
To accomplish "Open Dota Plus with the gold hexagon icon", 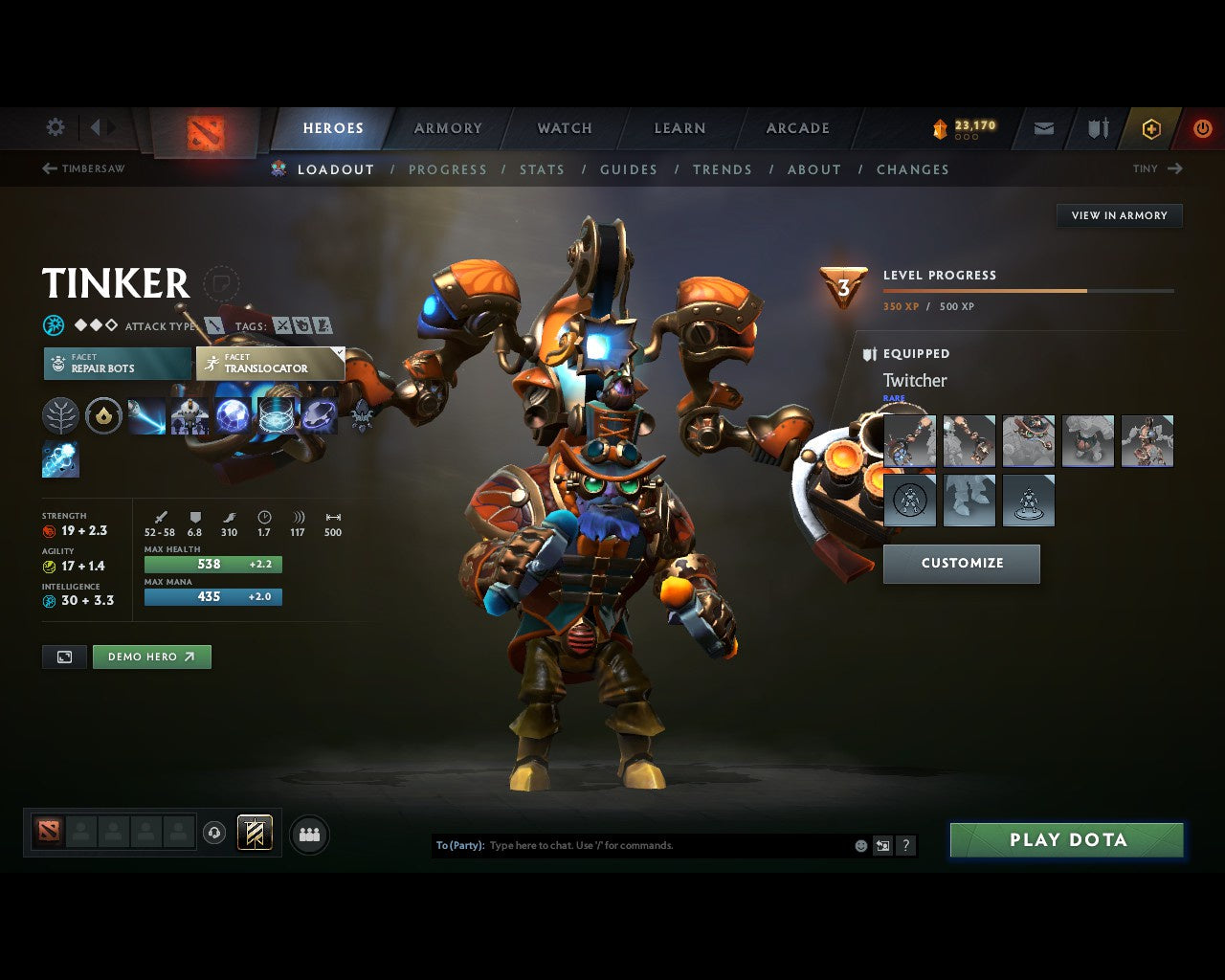I will 1150,128.
